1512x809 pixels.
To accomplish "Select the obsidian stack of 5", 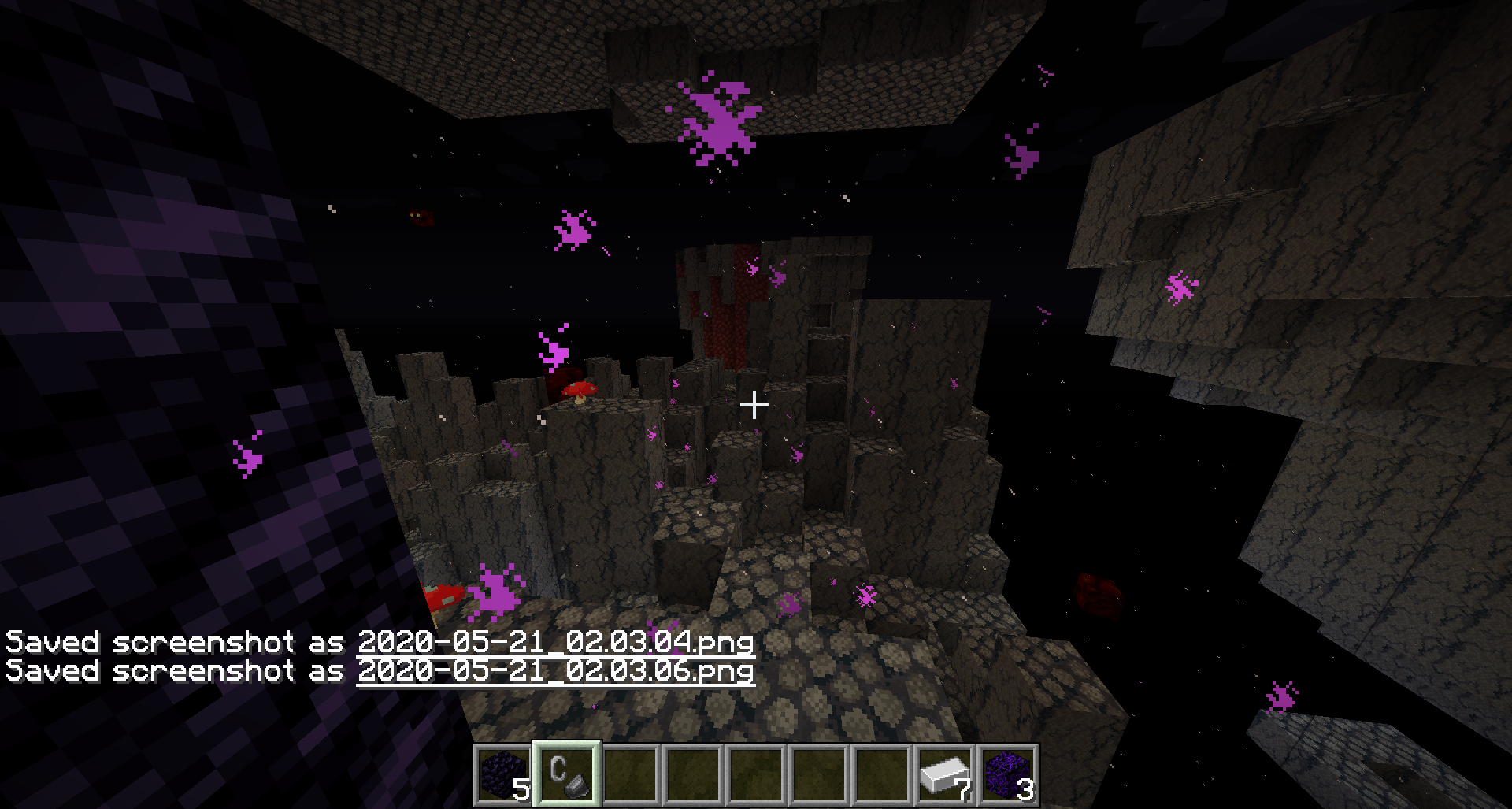I will (x=504, y=774).
